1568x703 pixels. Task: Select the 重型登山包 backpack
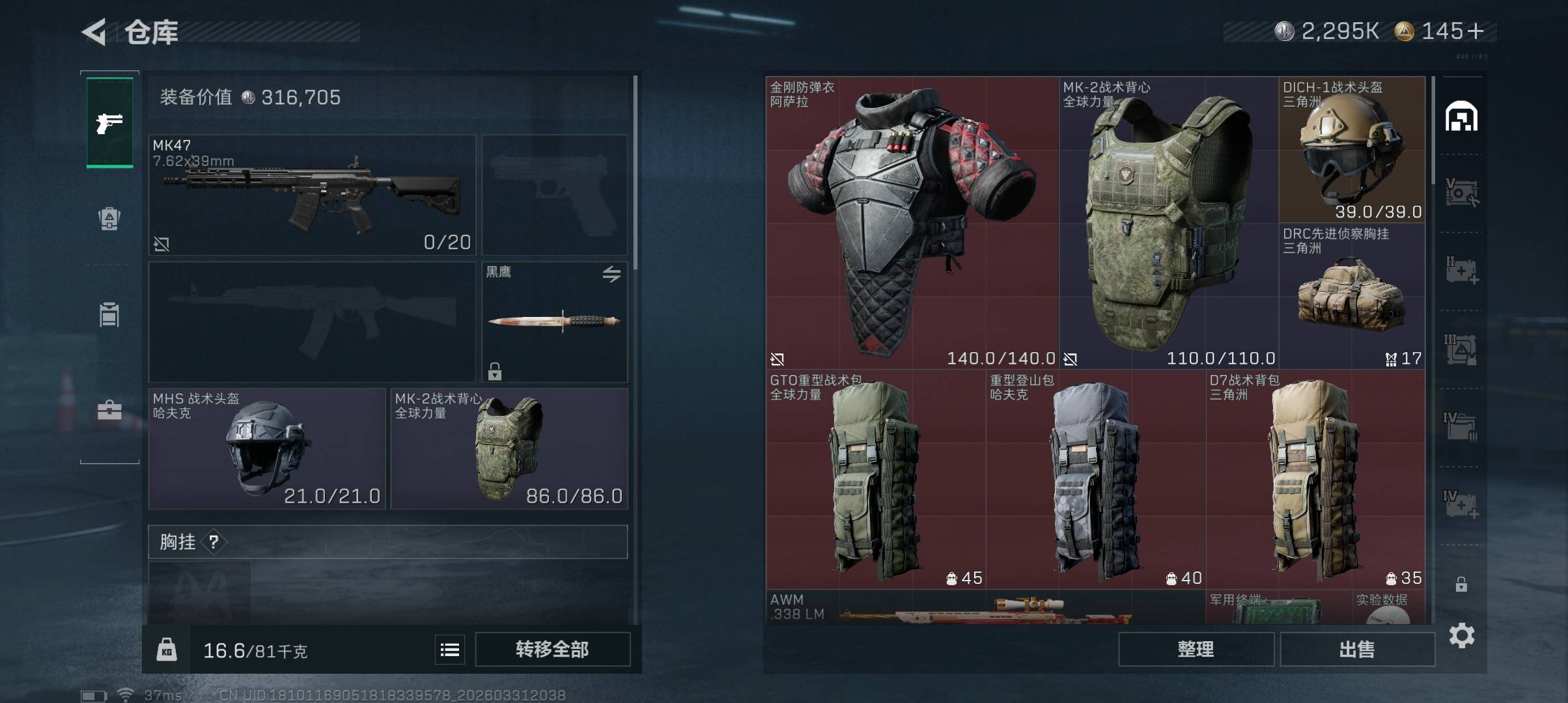1095,480
